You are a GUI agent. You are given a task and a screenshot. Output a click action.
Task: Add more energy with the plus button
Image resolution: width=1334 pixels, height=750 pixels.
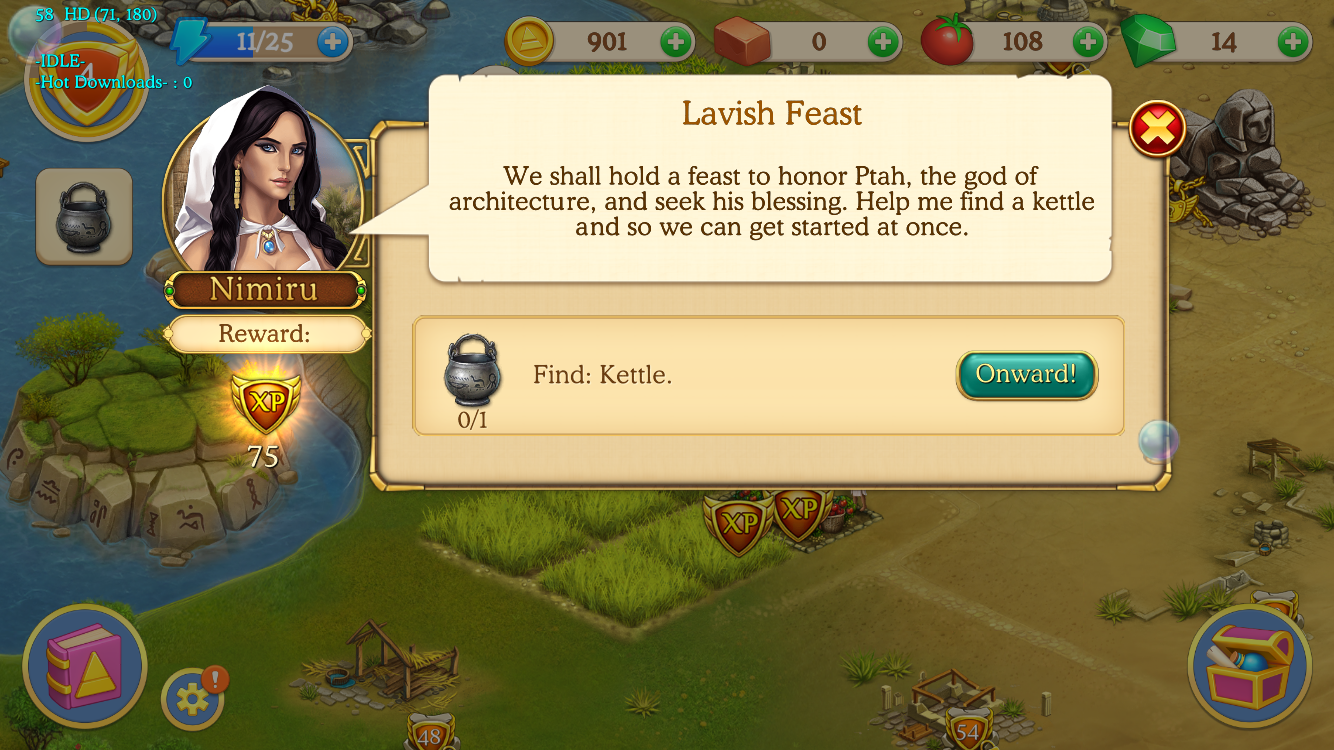[333, 42]
